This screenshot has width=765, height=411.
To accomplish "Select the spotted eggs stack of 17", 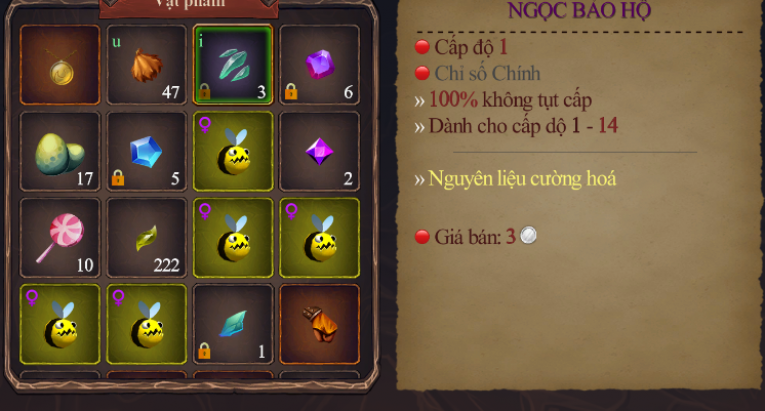I will point(60,152).
